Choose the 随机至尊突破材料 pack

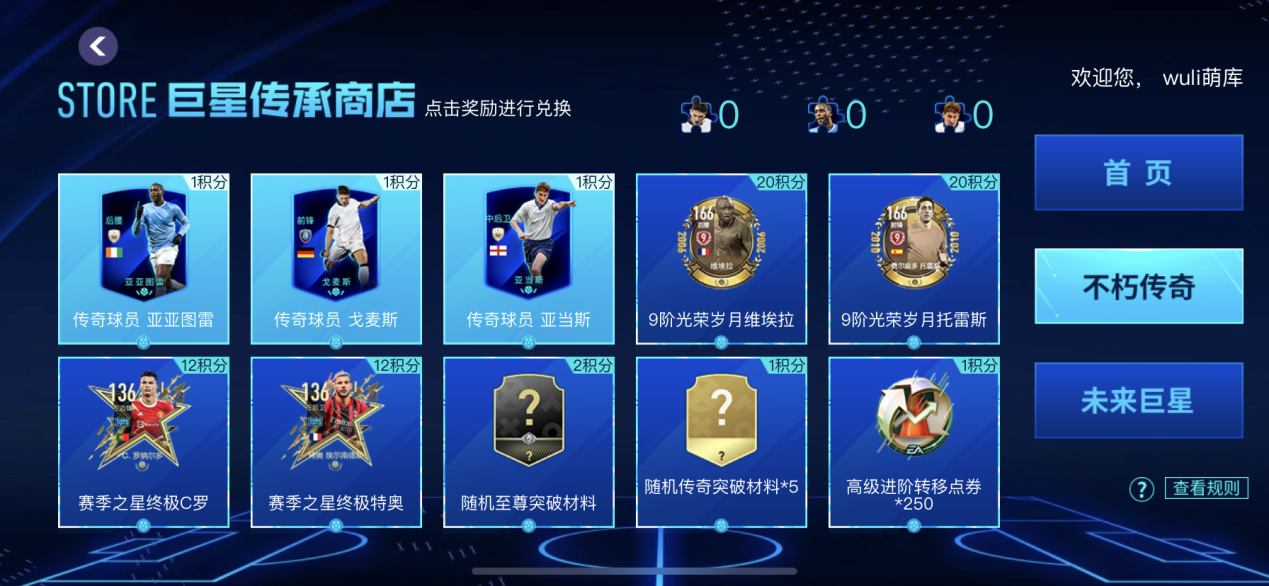pos(528,441)
